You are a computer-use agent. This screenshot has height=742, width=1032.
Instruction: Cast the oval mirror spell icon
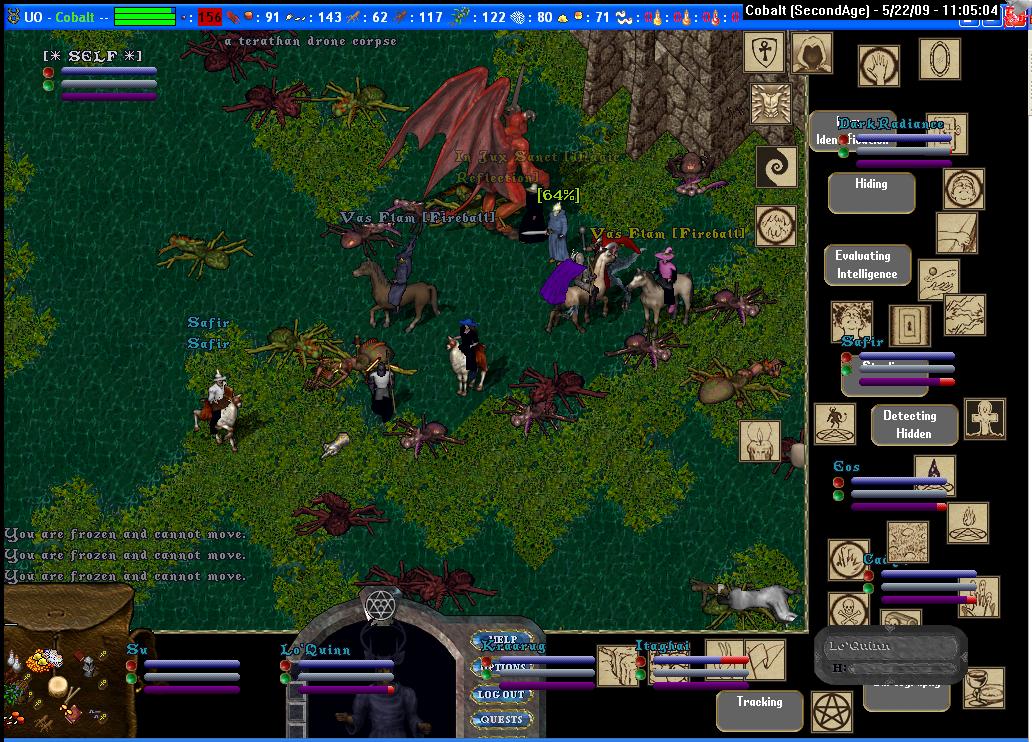[939, 58]
